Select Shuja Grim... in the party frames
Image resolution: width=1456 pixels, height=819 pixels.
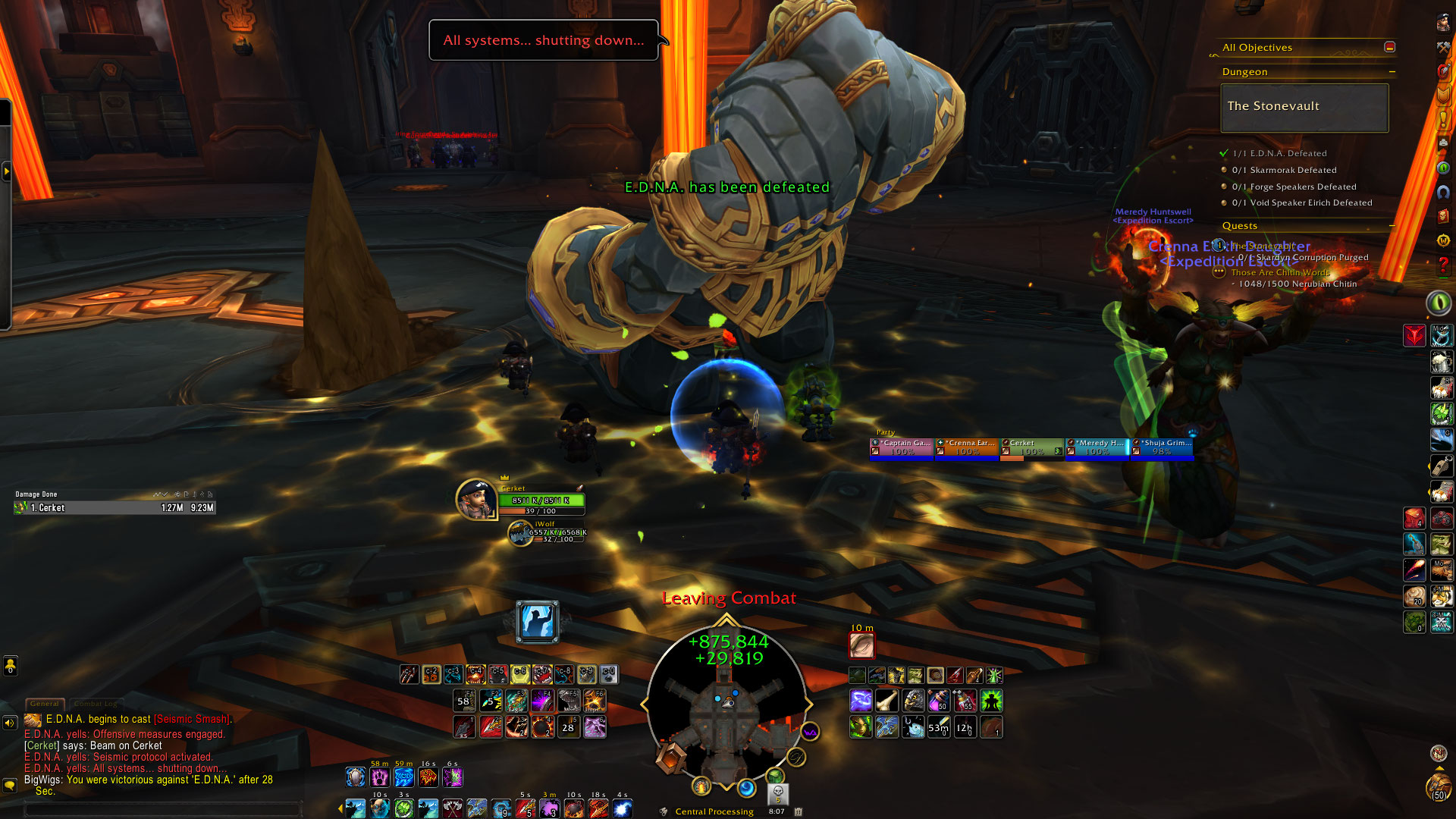(x=1163, y=447)
